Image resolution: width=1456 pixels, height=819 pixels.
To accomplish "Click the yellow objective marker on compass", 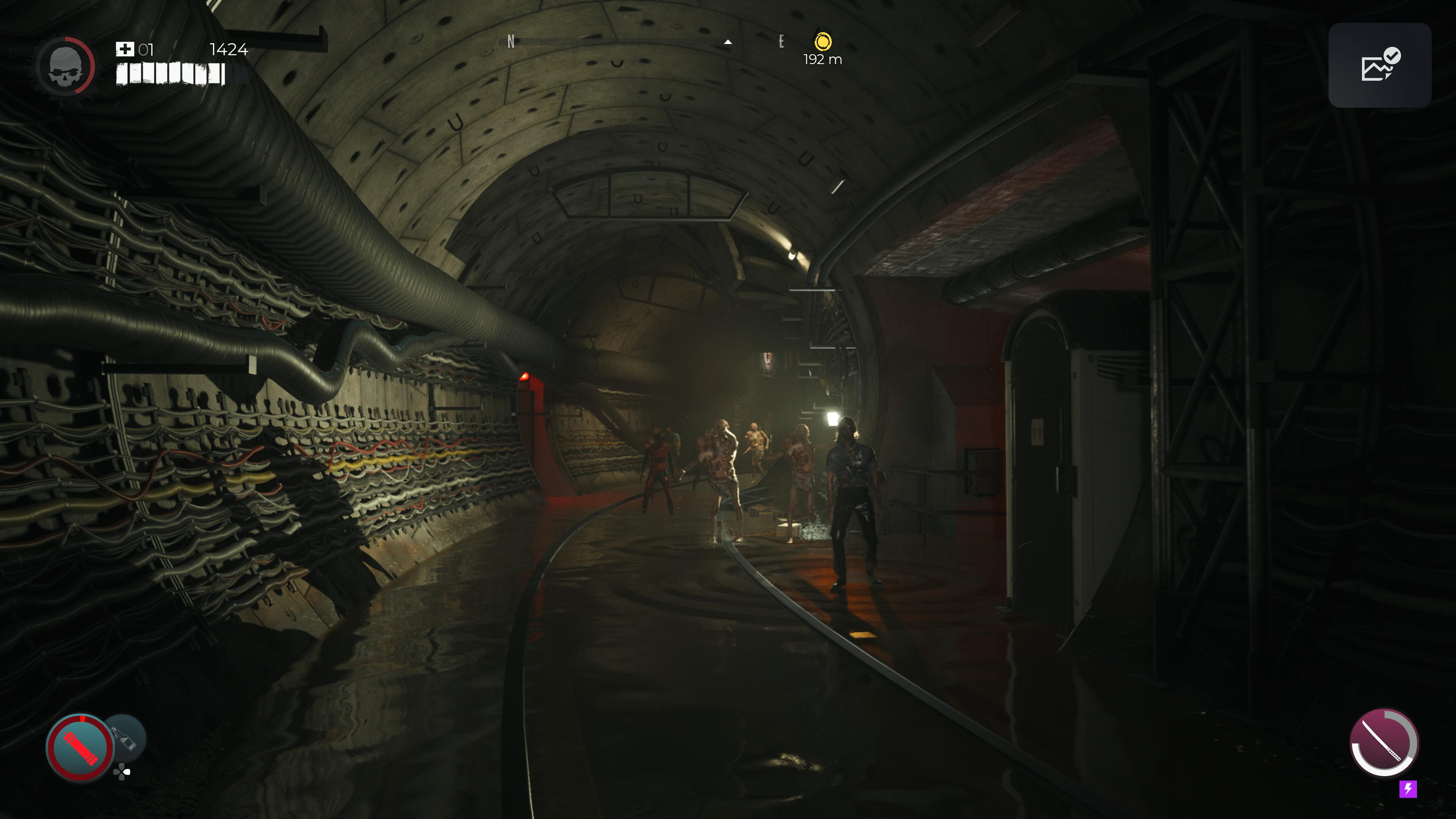I will pos(823,42).
